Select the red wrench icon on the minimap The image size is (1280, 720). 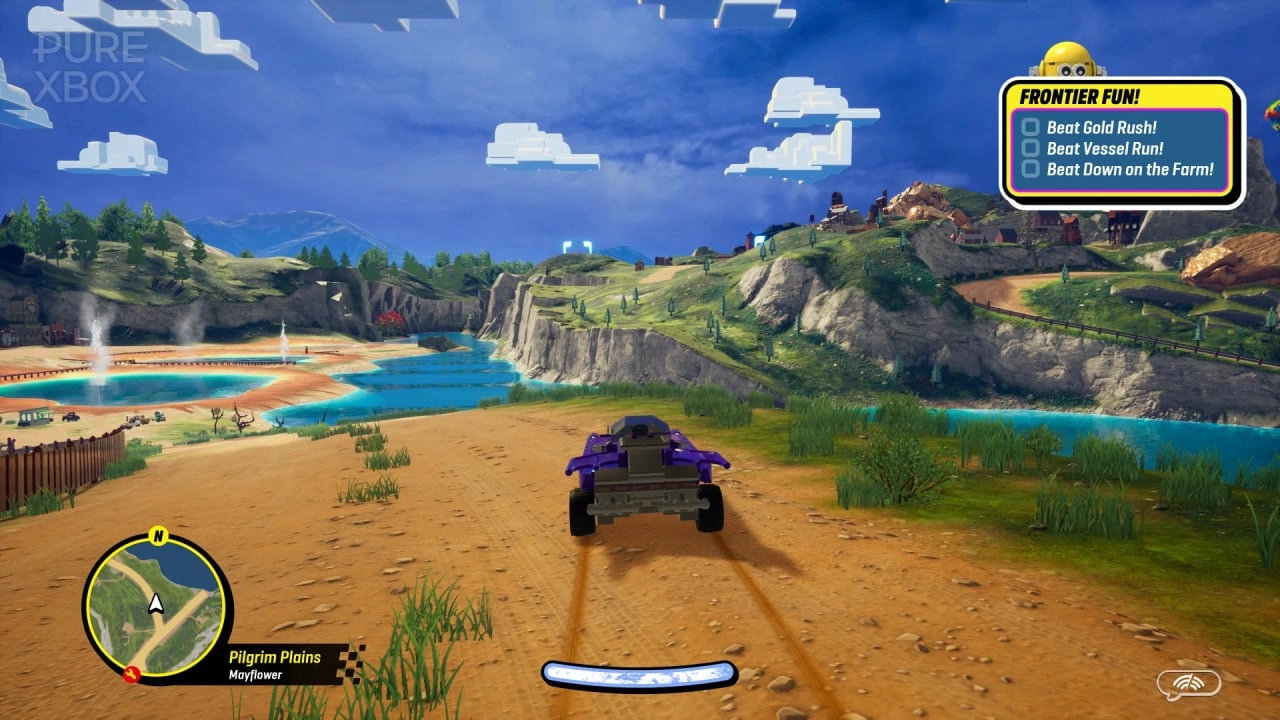[131, 672]
